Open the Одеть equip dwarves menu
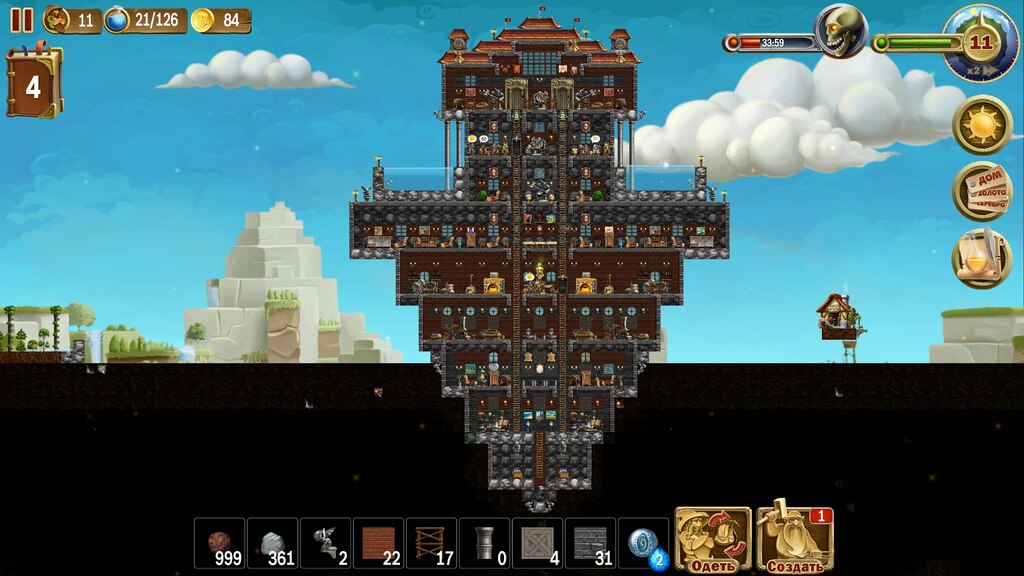Image resolution: width=1024 pixels, height=576 pixels. click(x=713, y=540)
